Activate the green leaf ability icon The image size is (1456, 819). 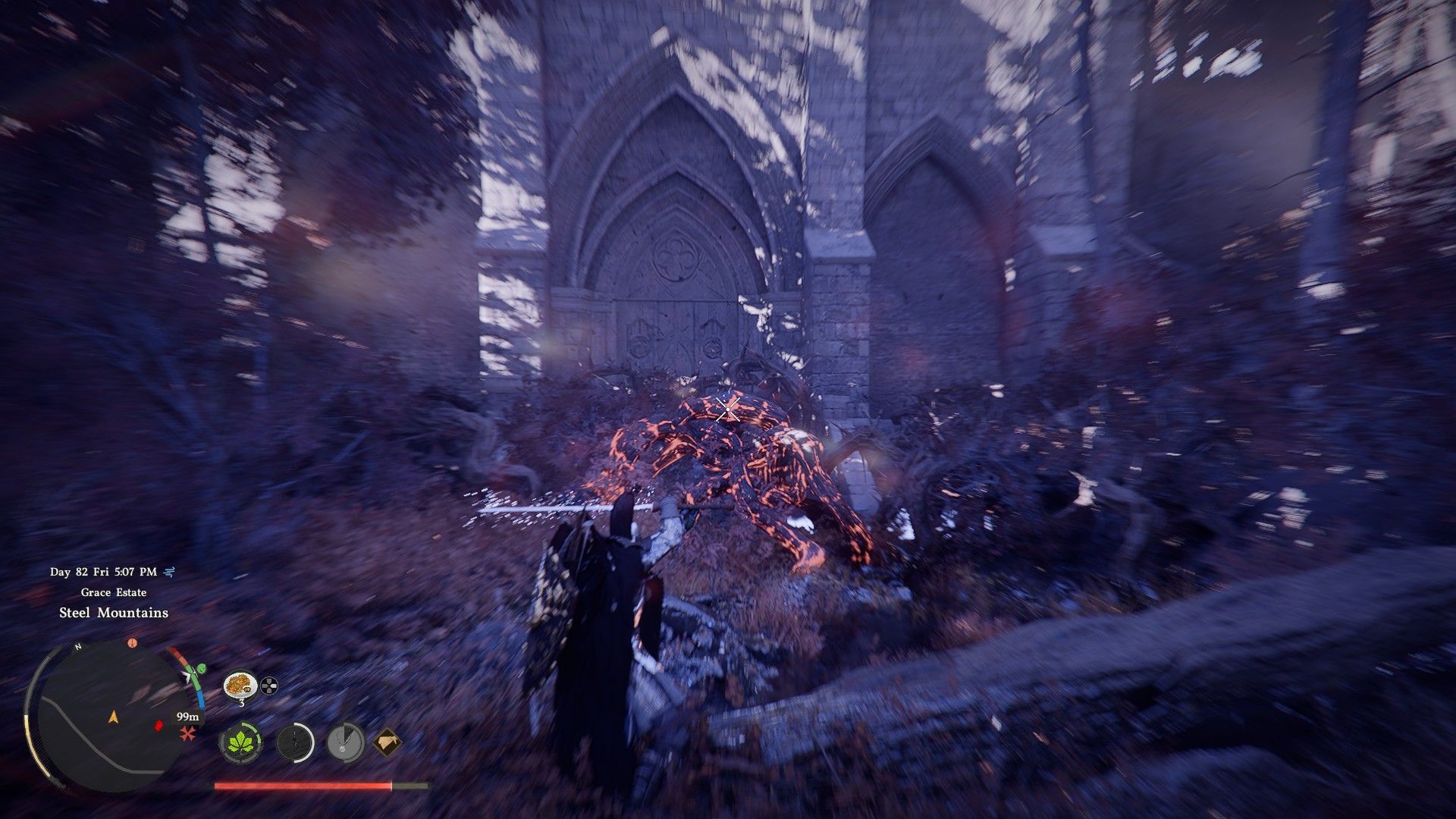240,742
